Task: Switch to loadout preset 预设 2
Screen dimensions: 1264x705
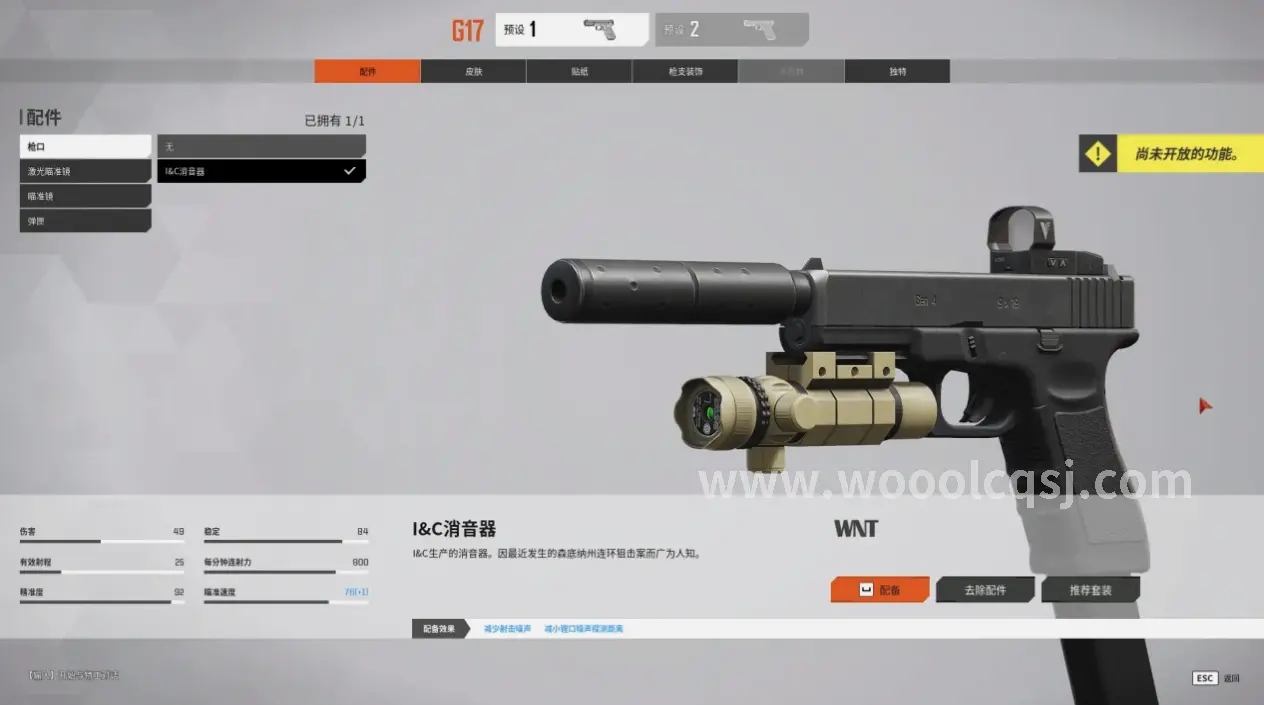Action: tap(731, 30)
